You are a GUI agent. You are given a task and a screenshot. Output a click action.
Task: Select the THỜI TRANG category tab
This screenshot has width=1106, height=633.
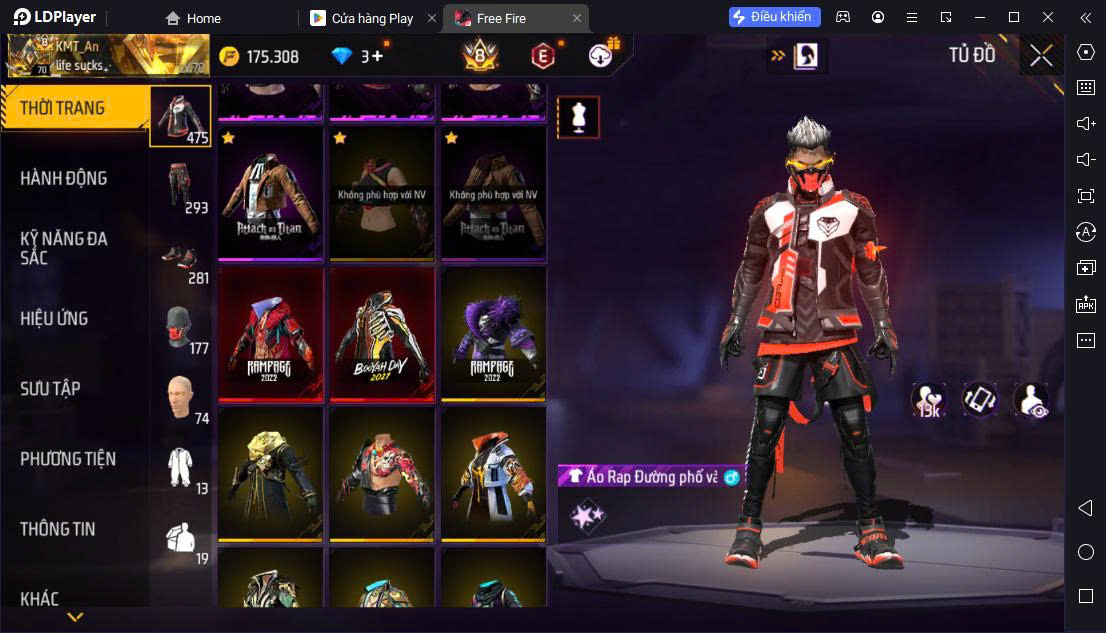62,108
